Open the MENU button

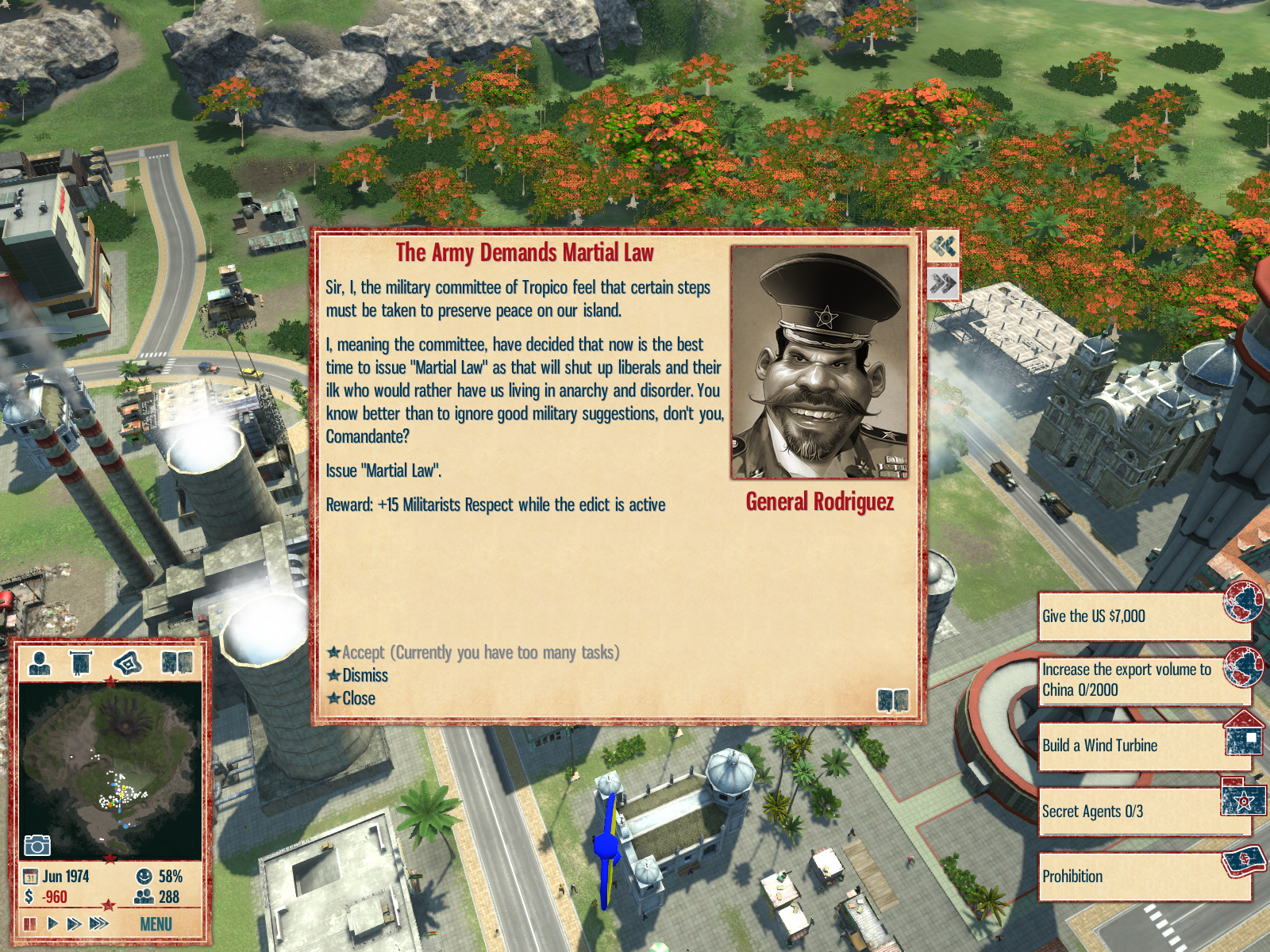(156, 924)
